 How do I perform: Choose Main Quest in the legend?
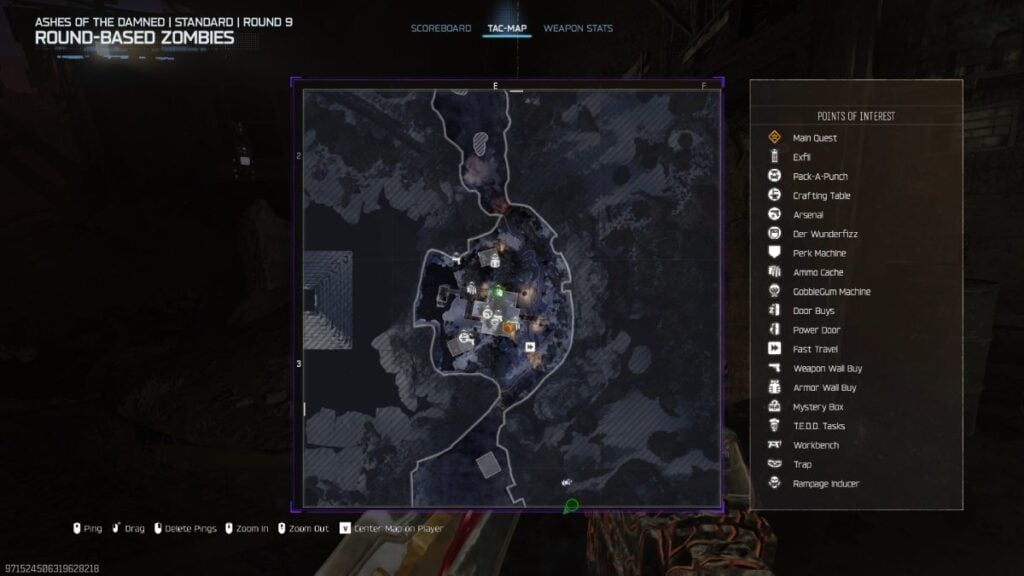point(814,138)
